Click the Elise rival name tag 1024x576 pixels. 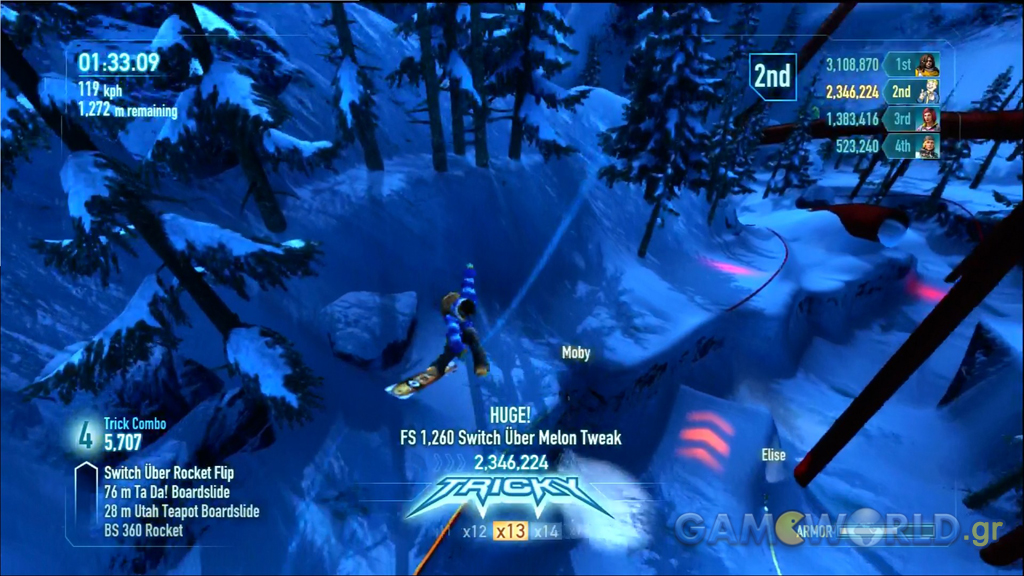coord(773,455)
